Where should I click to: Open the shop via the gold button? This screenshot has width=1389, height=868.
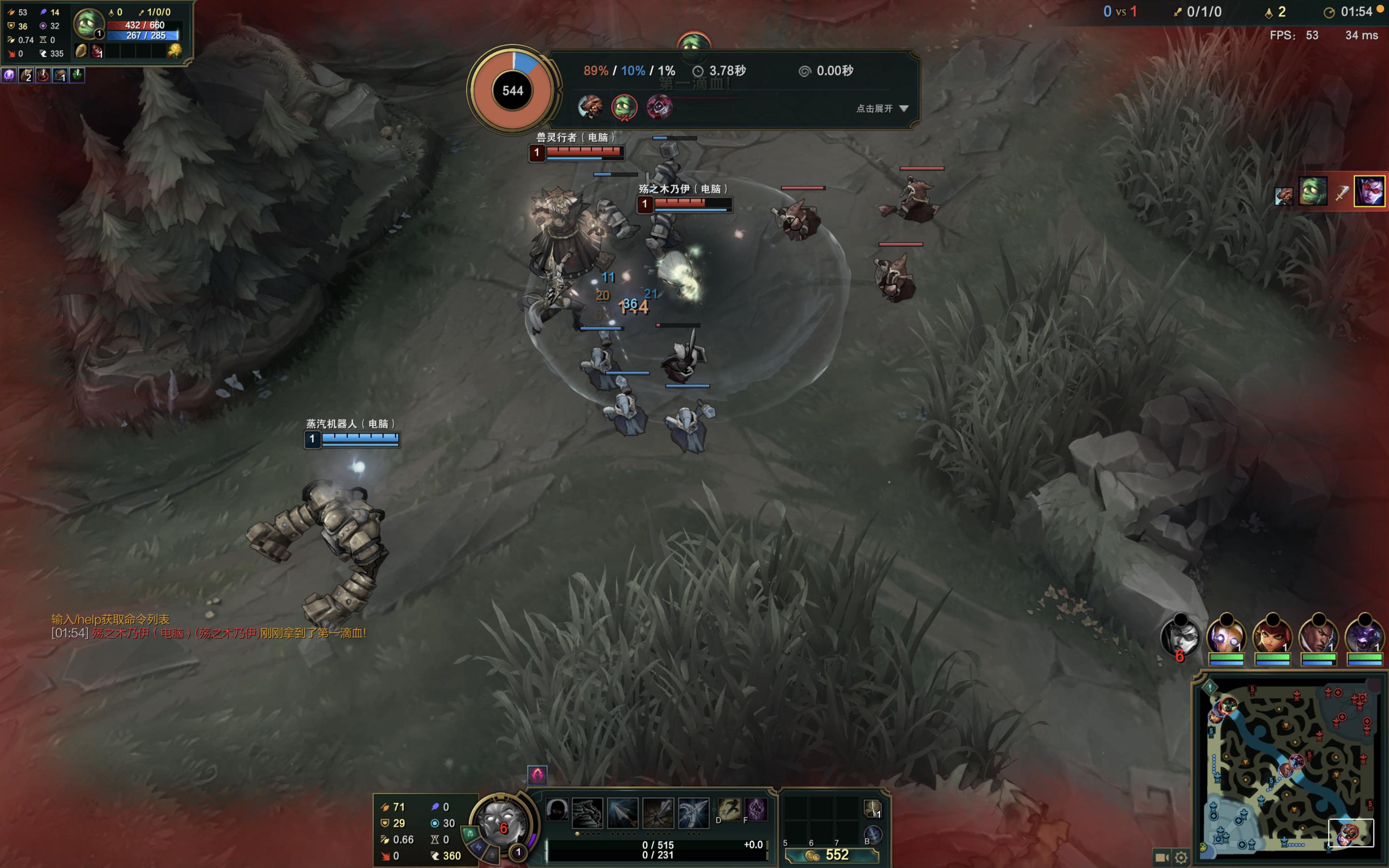[x=831, y=855]
